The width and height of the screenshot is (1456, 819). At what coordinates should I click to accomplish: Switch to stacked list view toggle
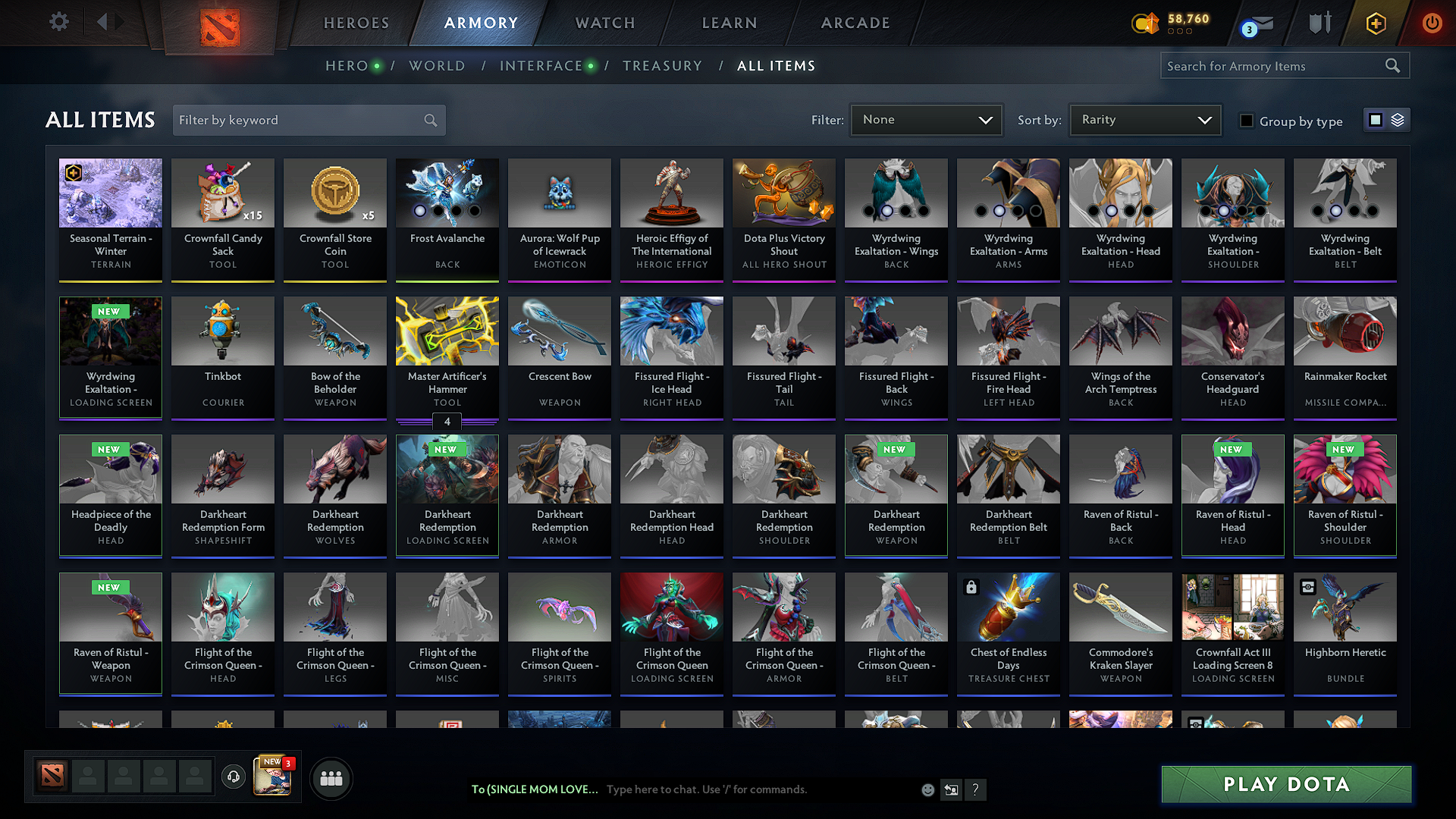[x=1398, y=119]
